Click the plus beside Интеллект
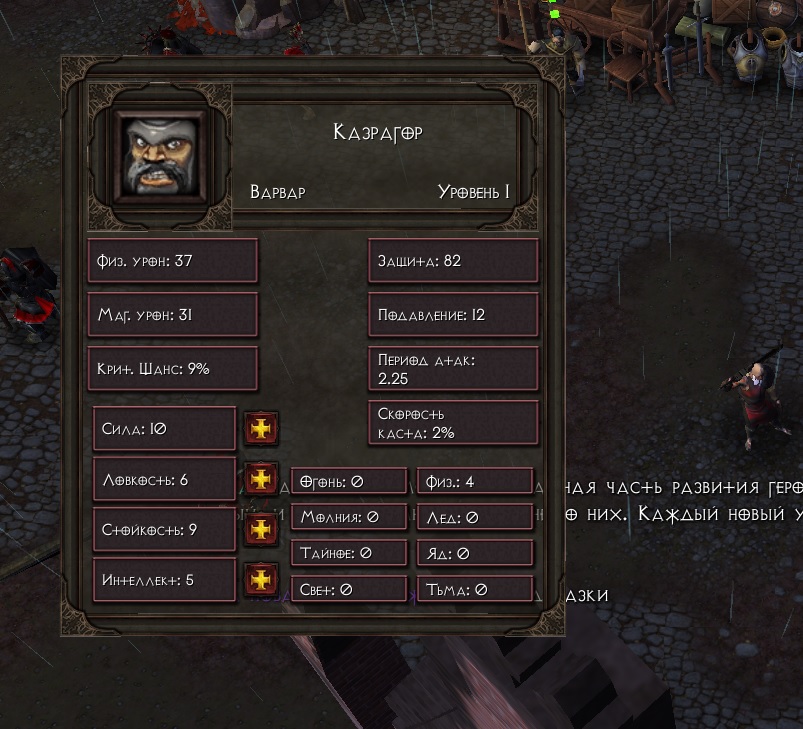Image resolution: width=803 pixels, height=729 pixels. click(x=261, y=579)
